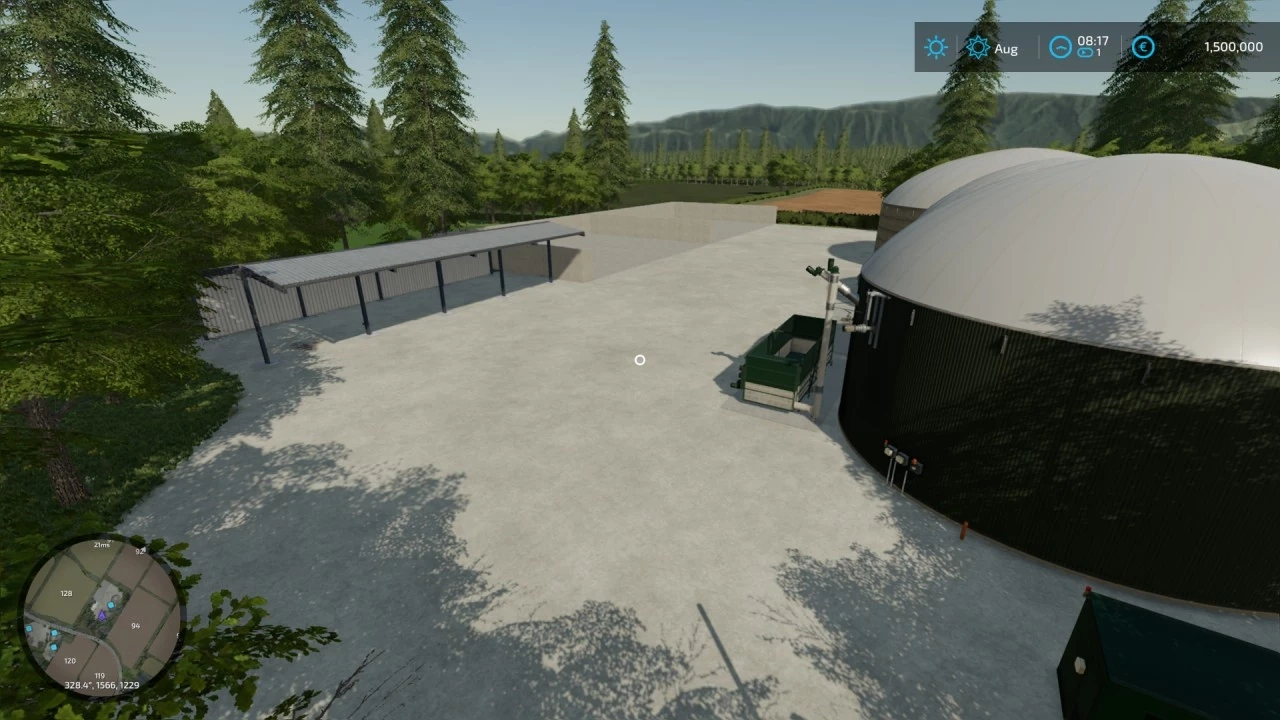Open the weather forecast icon next to Aug

coord(978,47)
